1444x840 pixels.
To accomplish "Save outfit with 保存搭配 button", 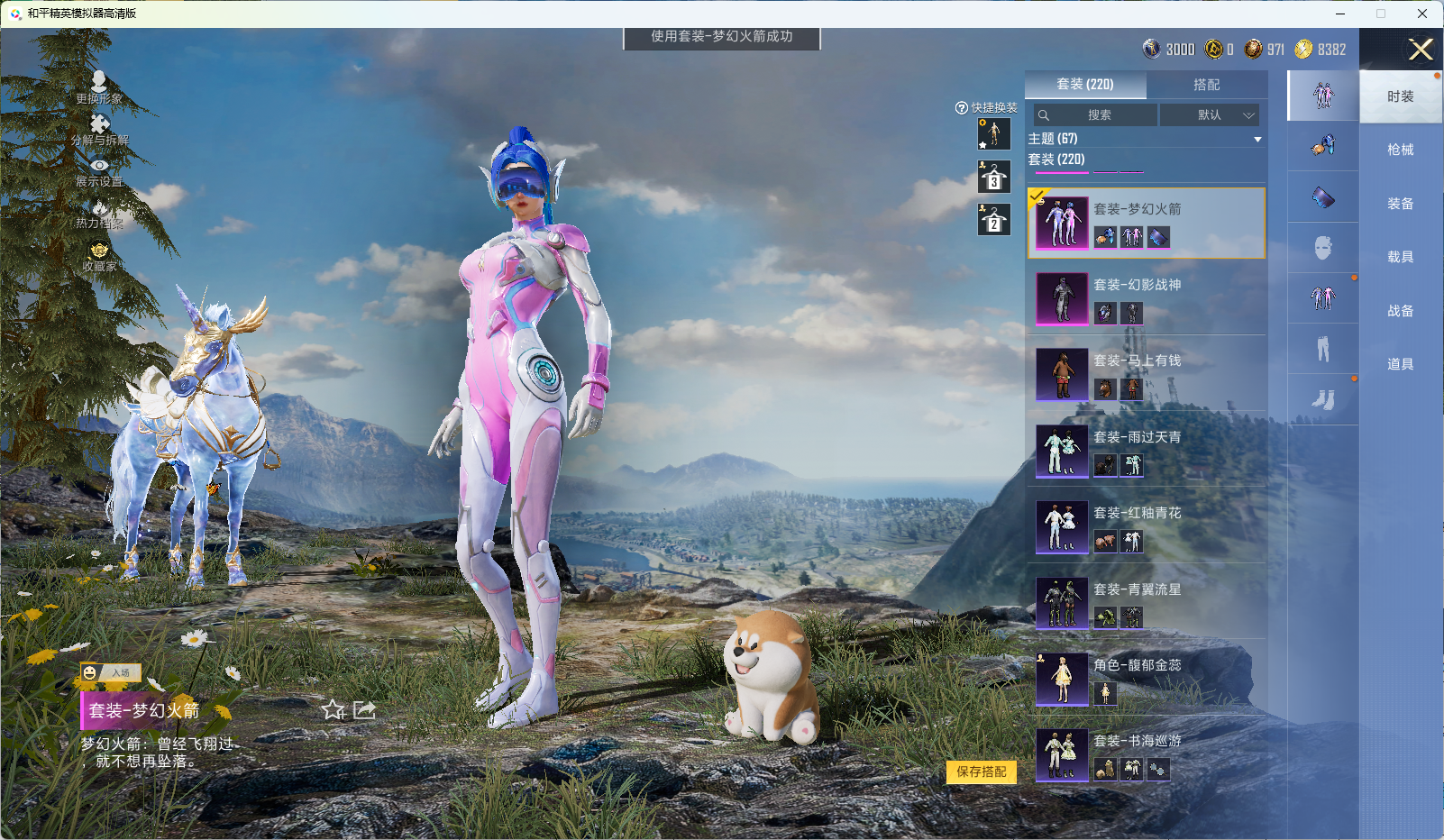I will click(981, 772).
